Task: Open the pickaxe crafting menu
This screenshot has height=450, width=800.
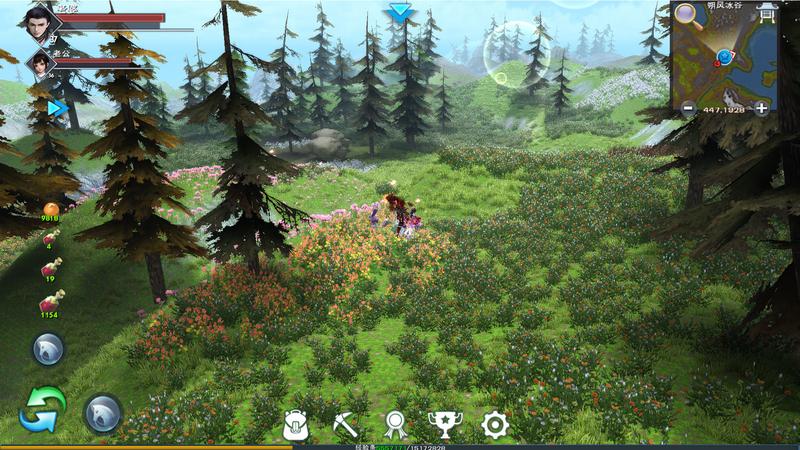Action: point(345,425)
